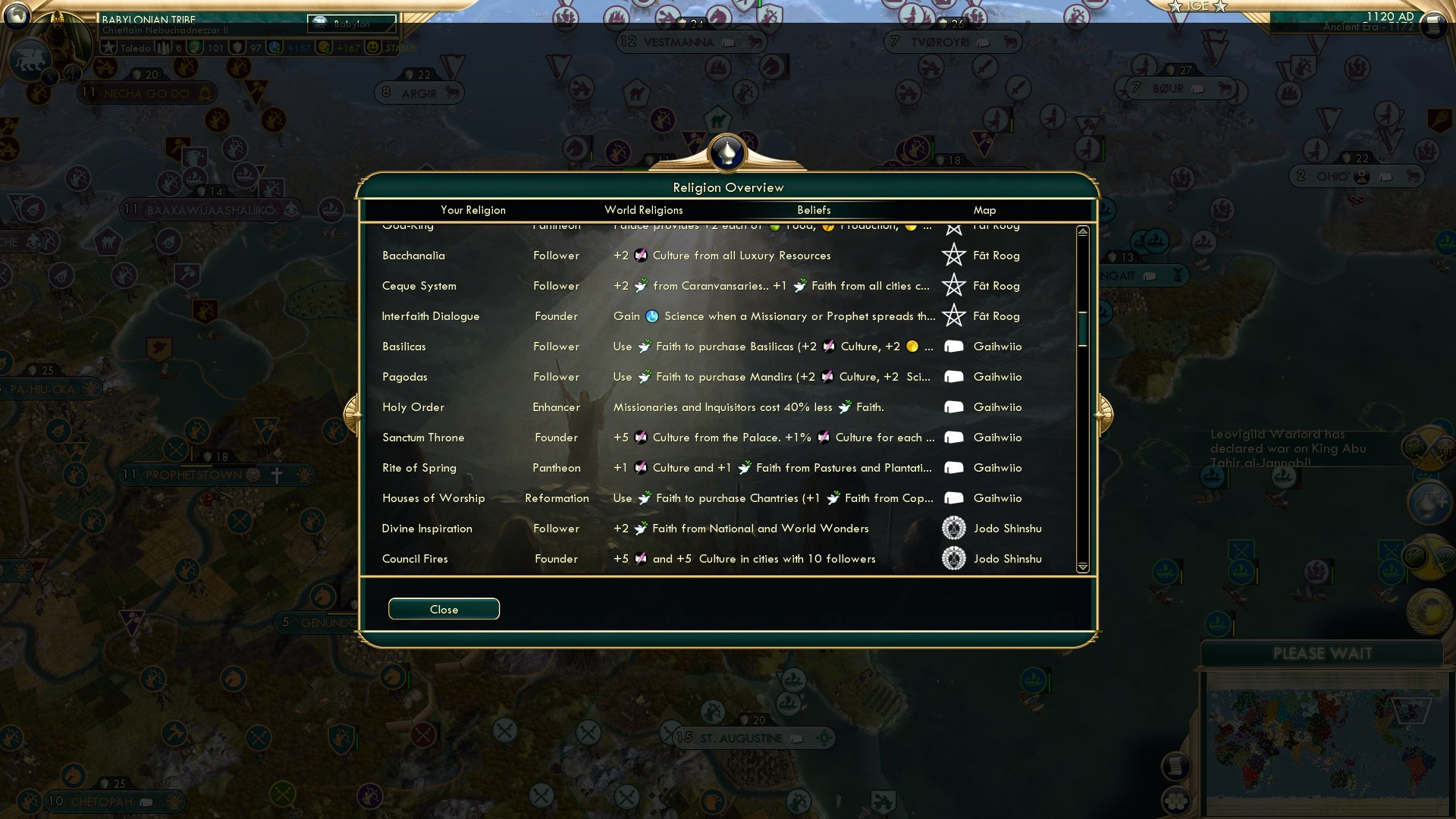Click the Fât Roog star icon beside Interfaith Dialogue
This screenshot has width=1456, height=819.
pos(953,316)
